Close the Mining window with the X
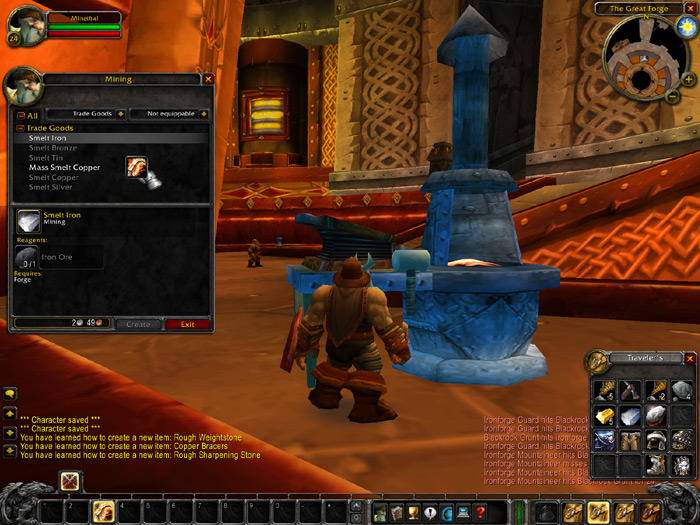700x525 pixels. [208, 78]
